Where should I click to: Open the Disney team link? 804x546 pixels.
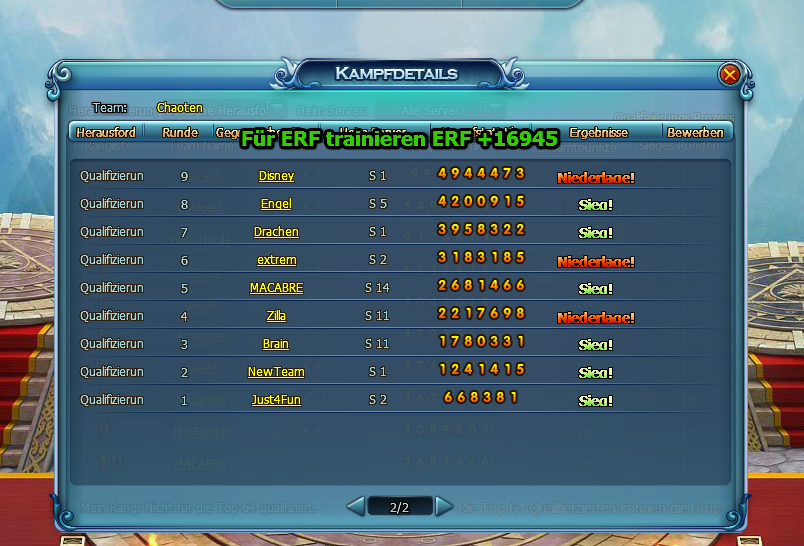coord(276,176)
